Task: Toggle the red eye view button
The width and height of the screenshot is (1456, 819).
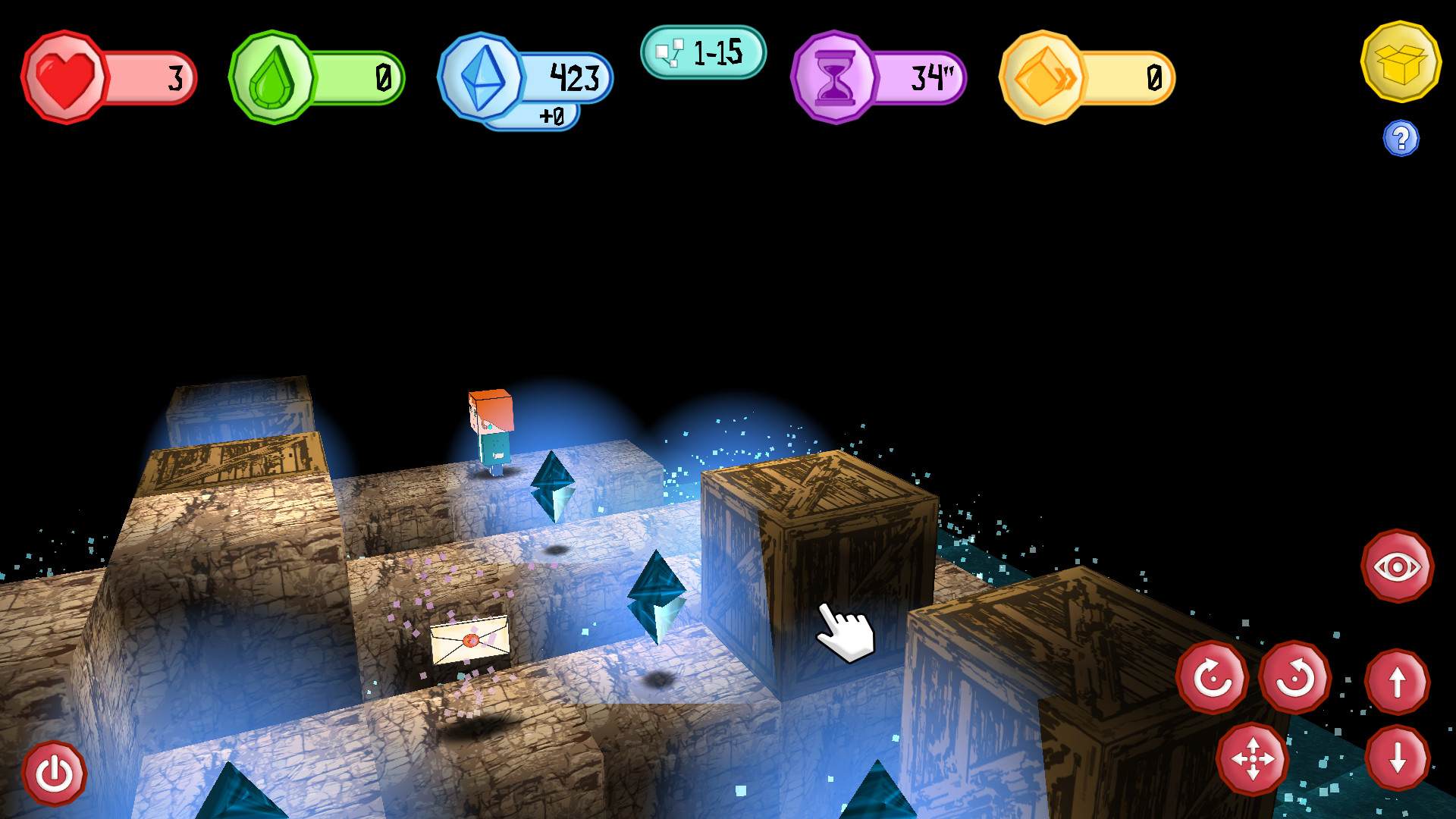Action: 1397,566
